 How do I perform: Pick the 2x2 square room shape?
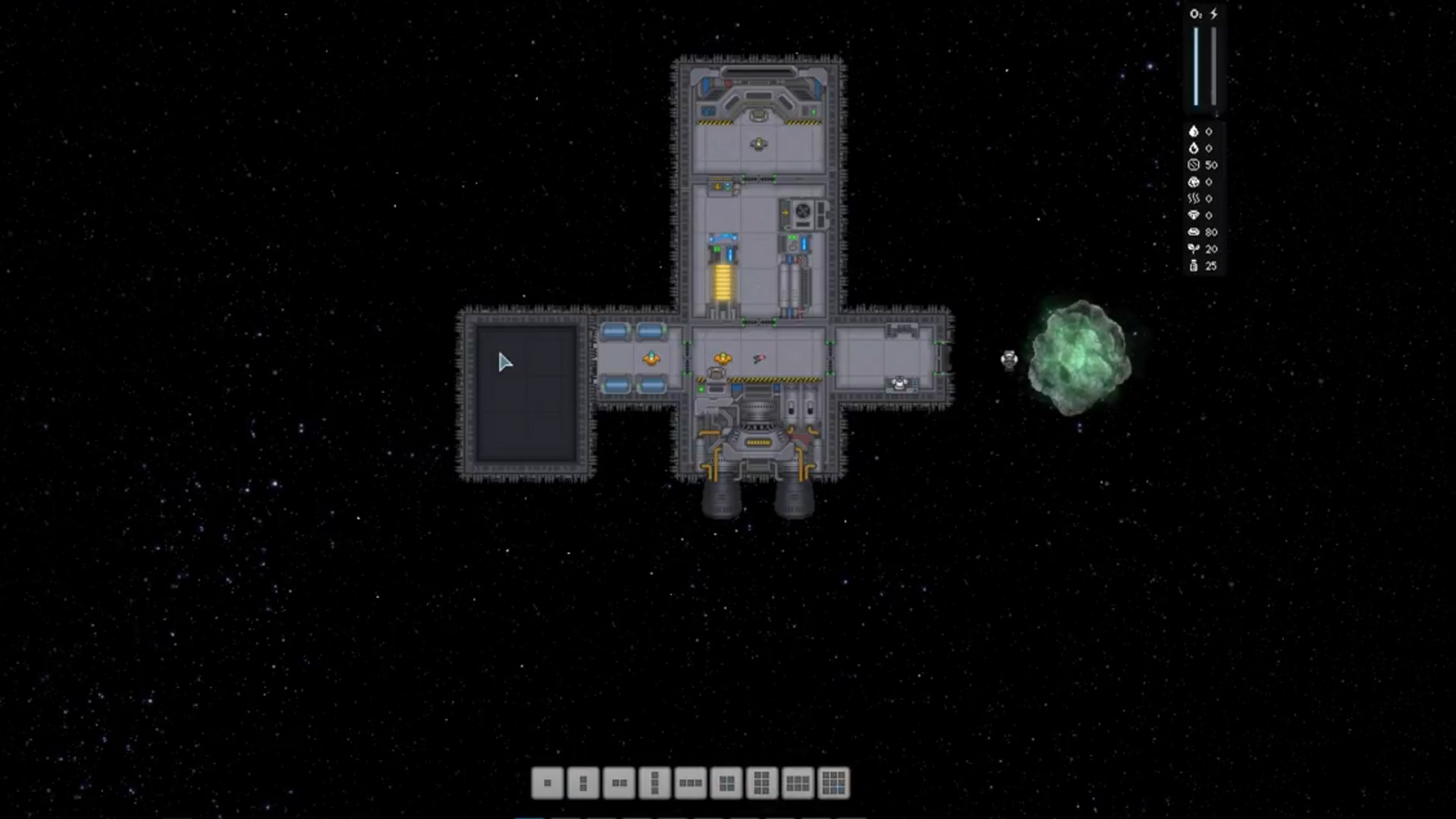(726, 783)
